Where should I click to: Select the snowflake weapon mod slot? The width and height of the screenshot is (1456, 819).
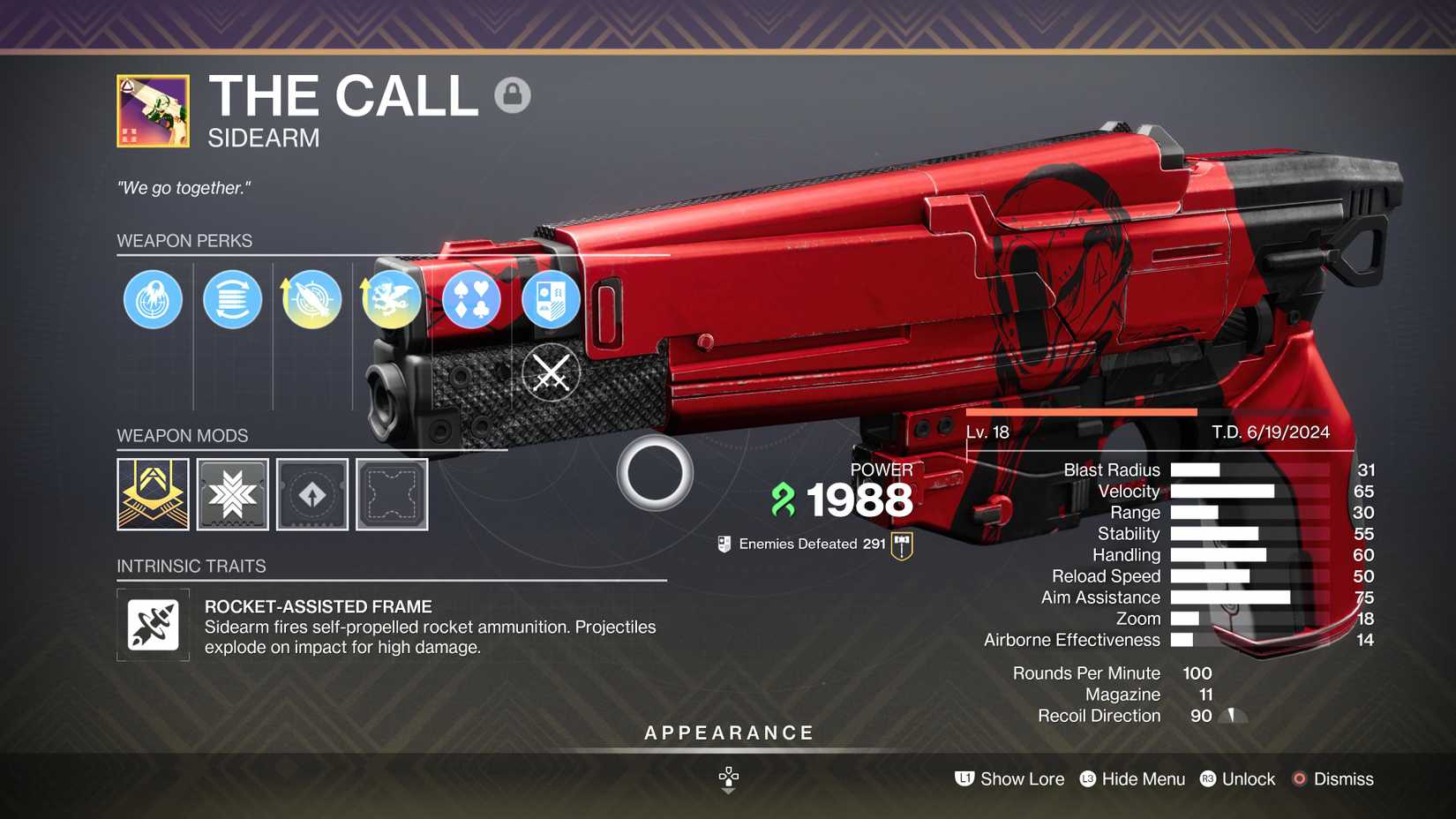tap(231, 494)
